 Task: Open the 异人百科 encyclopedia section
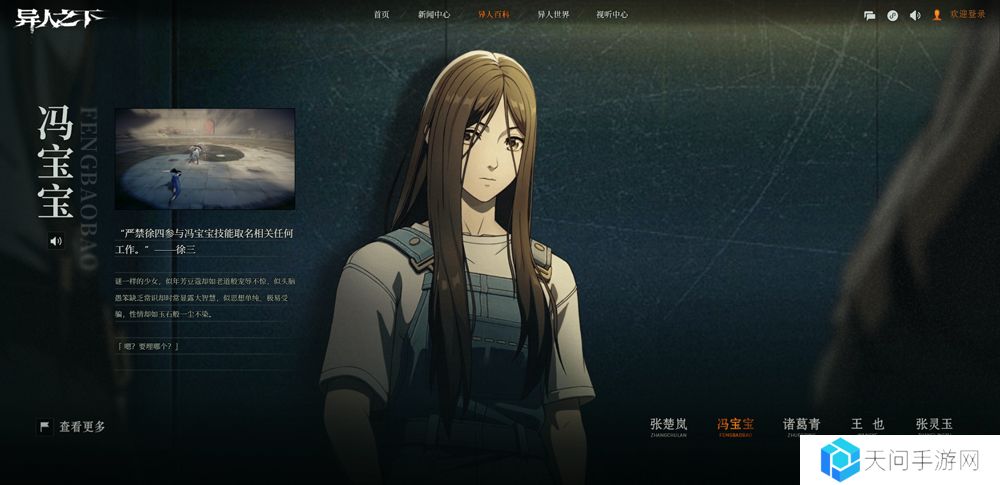[x=494, y=15]
